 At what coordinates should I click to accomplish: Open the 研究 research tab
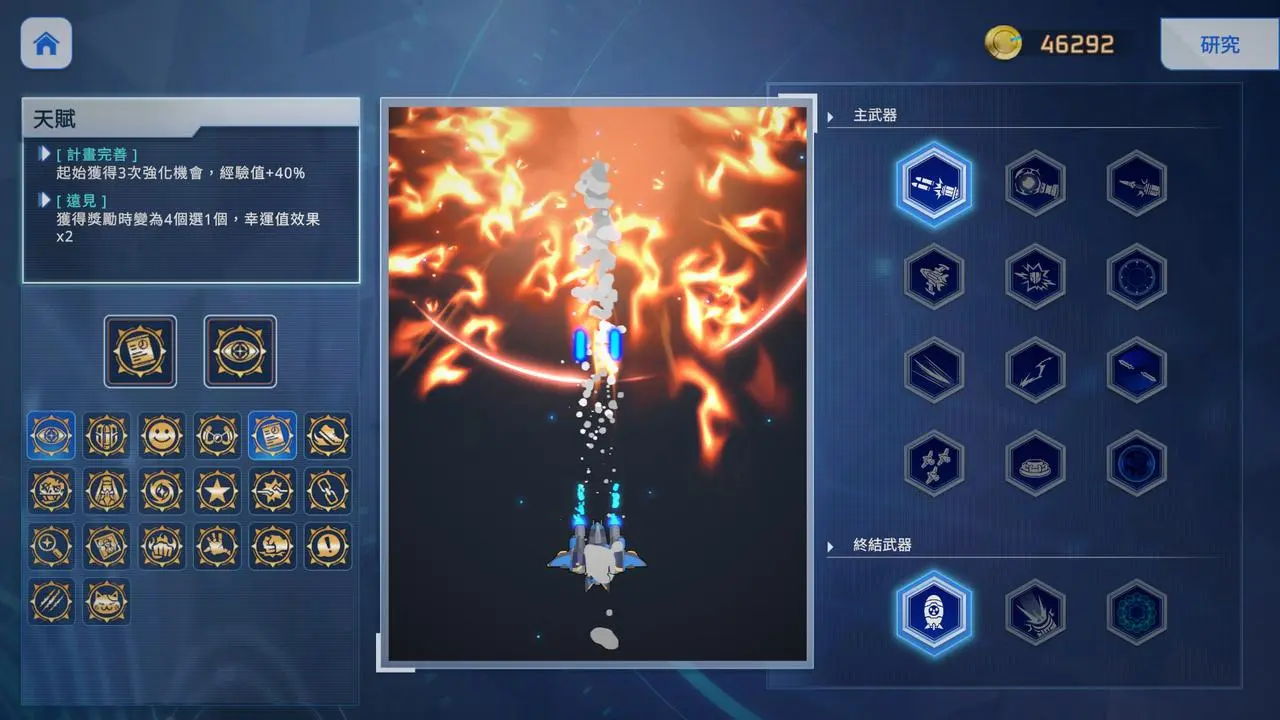click(x=1219, y=45)
